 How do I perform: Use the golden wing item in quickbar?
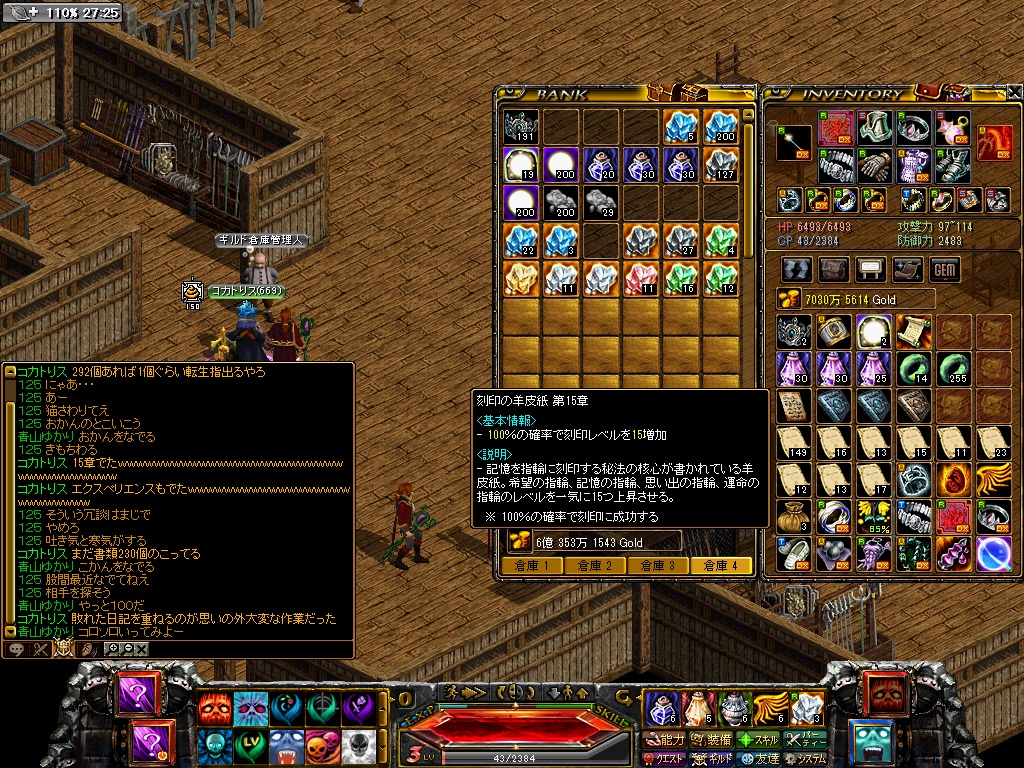[770, 709]
